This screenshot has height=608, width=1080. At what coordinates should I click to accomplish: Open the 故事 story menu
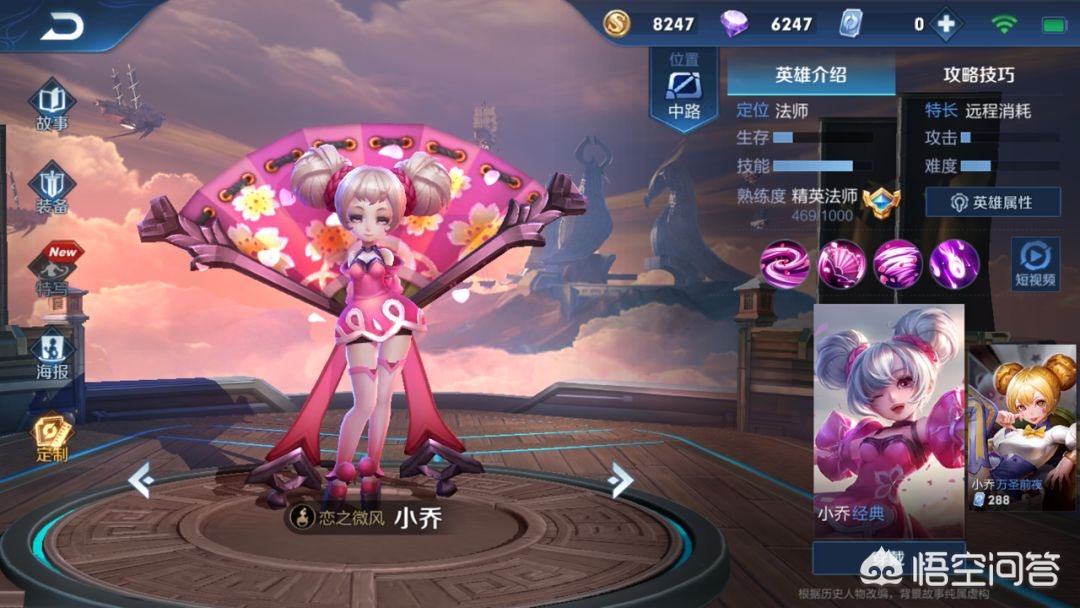pos(52,106)
